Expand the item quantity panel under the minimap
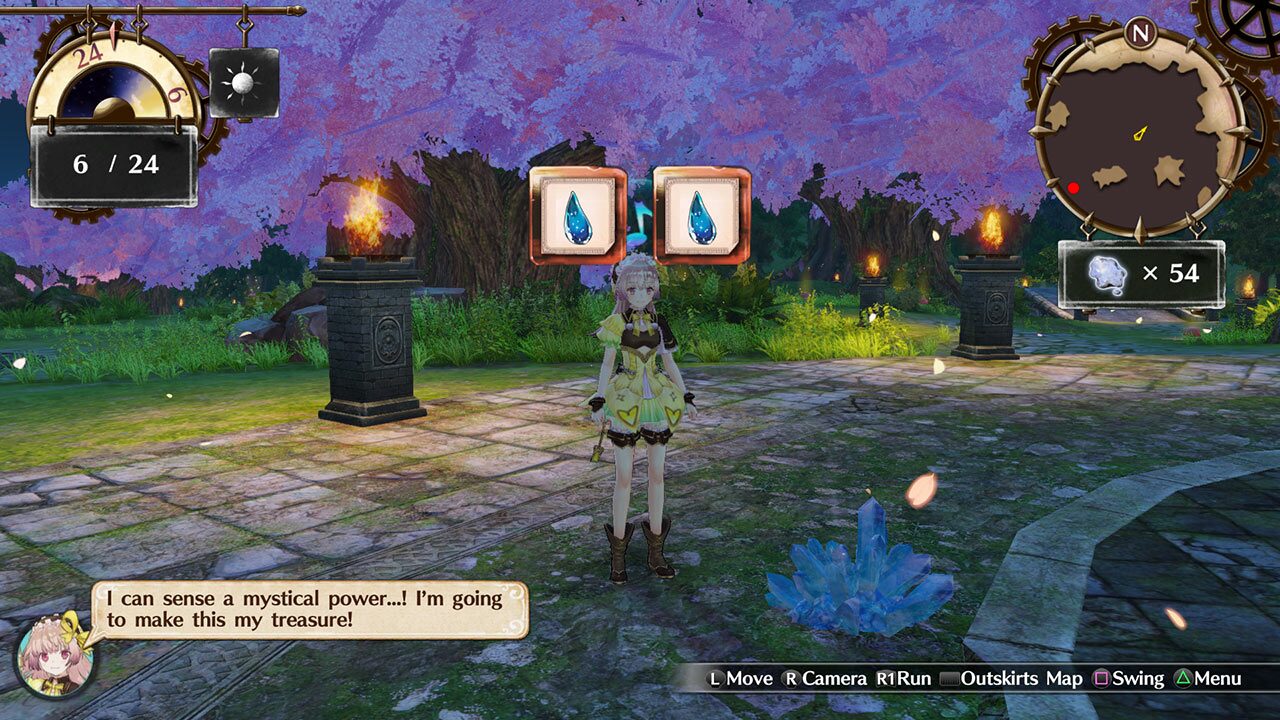1280x720 pixels. (x=1138, y=272)
